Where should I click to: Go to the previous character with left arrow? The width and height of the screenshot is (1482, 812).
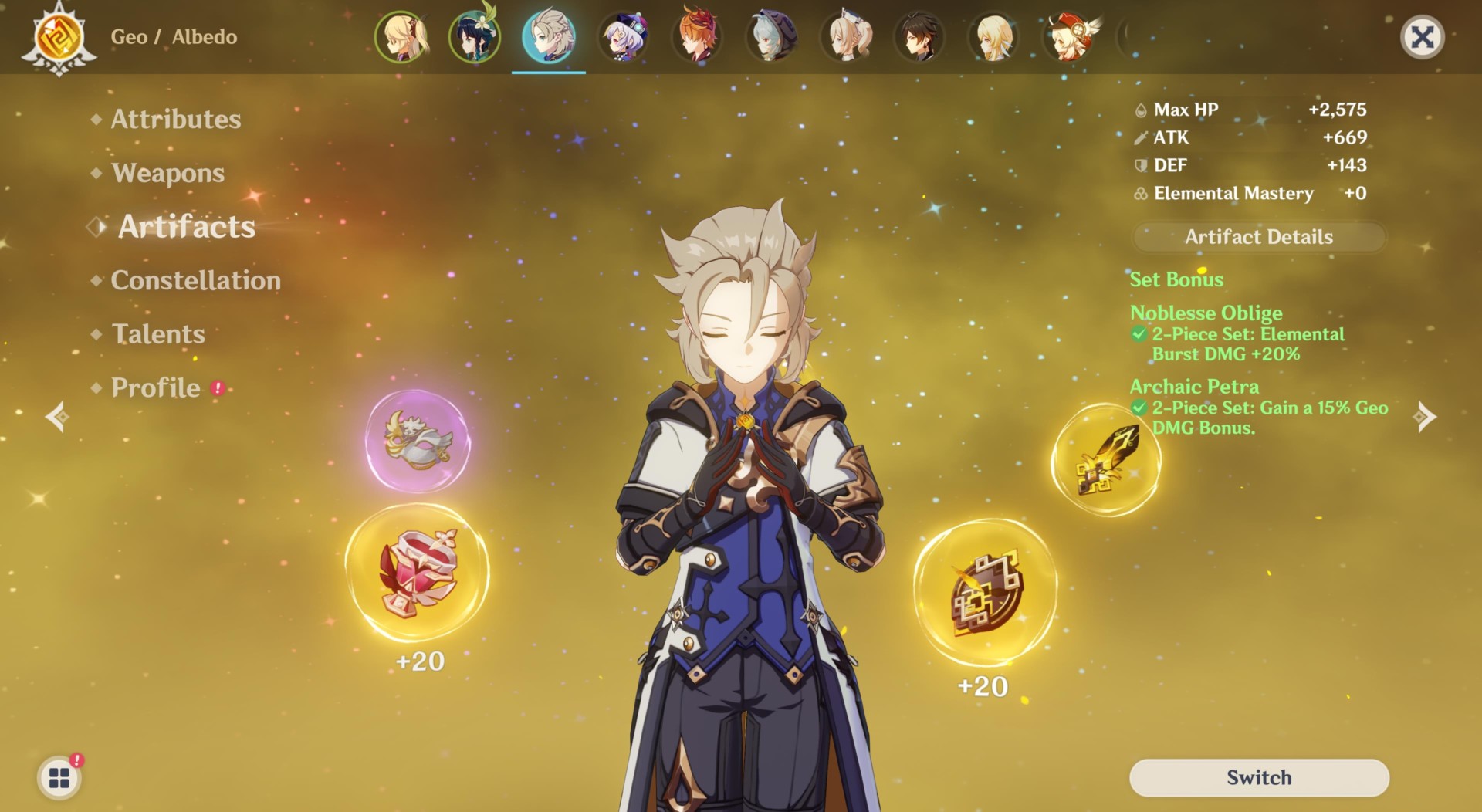57,417
